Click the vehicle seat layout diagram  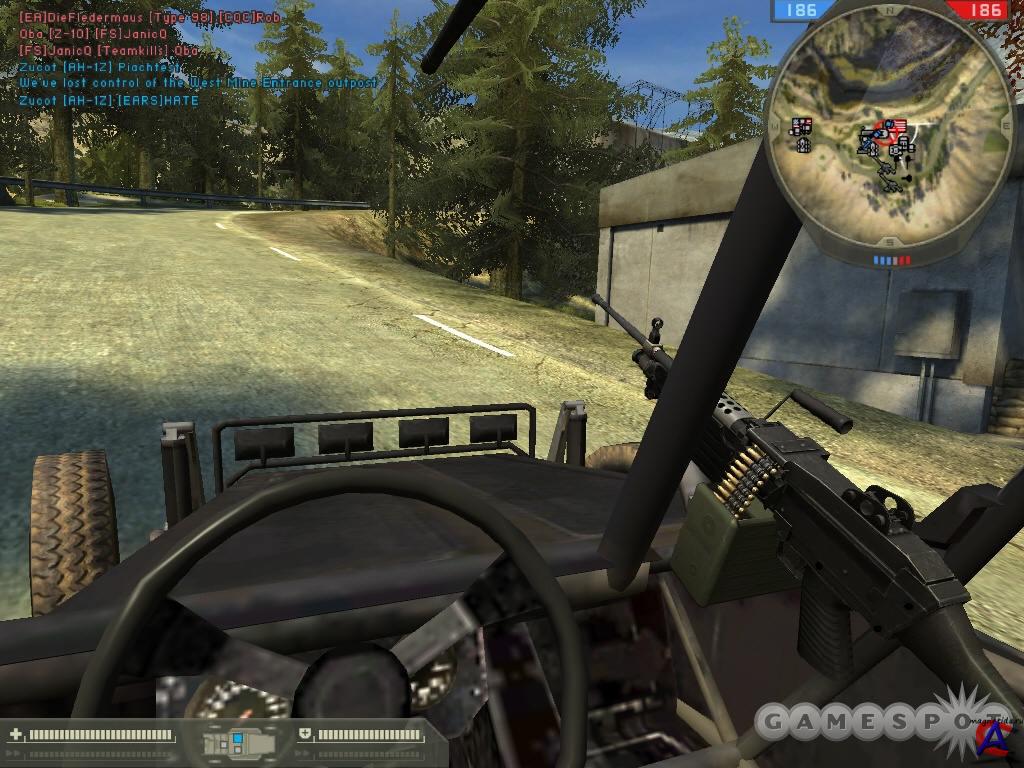click(x=238, y=743)
